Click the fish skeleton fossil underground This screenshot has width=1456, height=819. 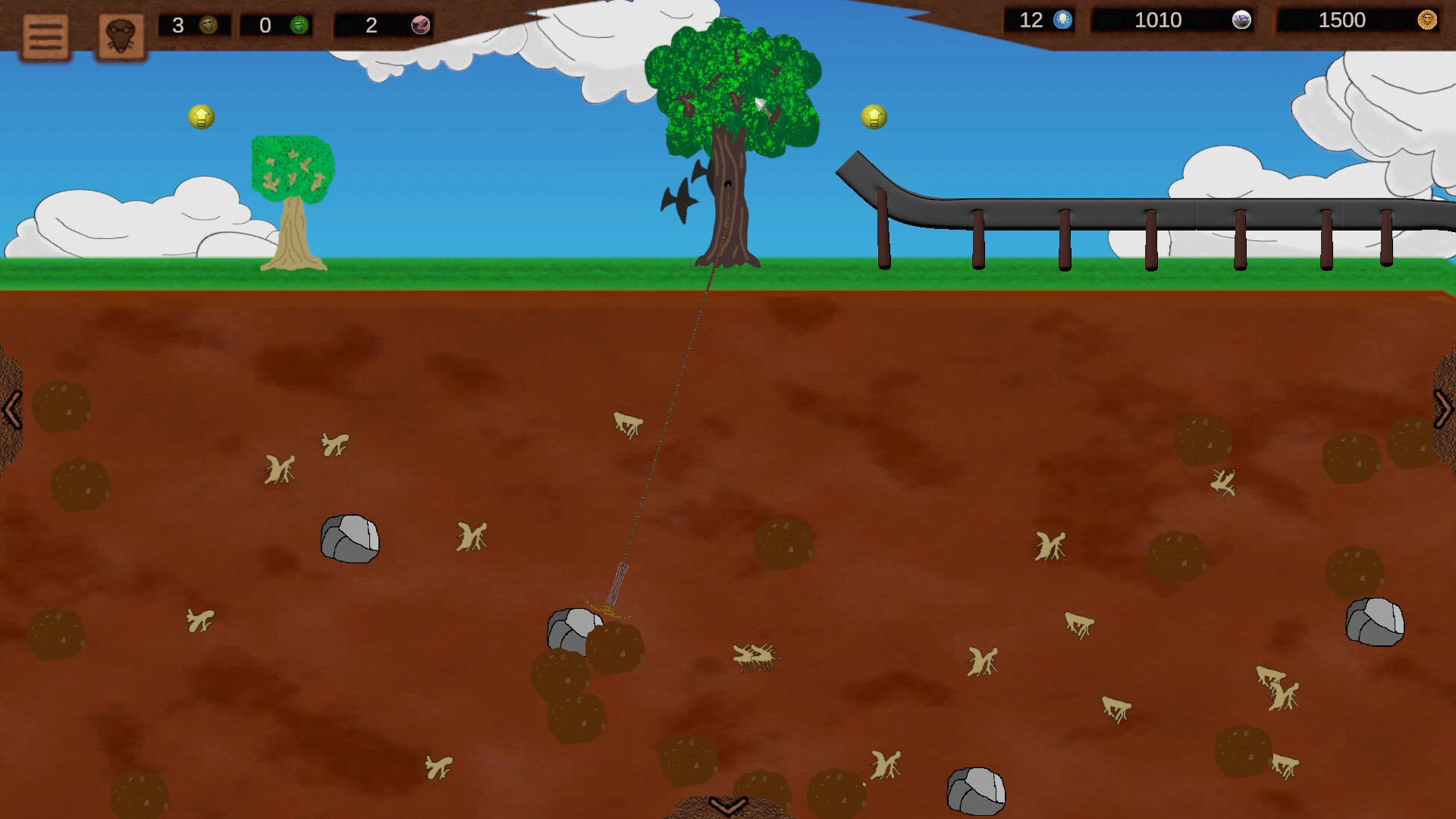(x=756, y=657)
